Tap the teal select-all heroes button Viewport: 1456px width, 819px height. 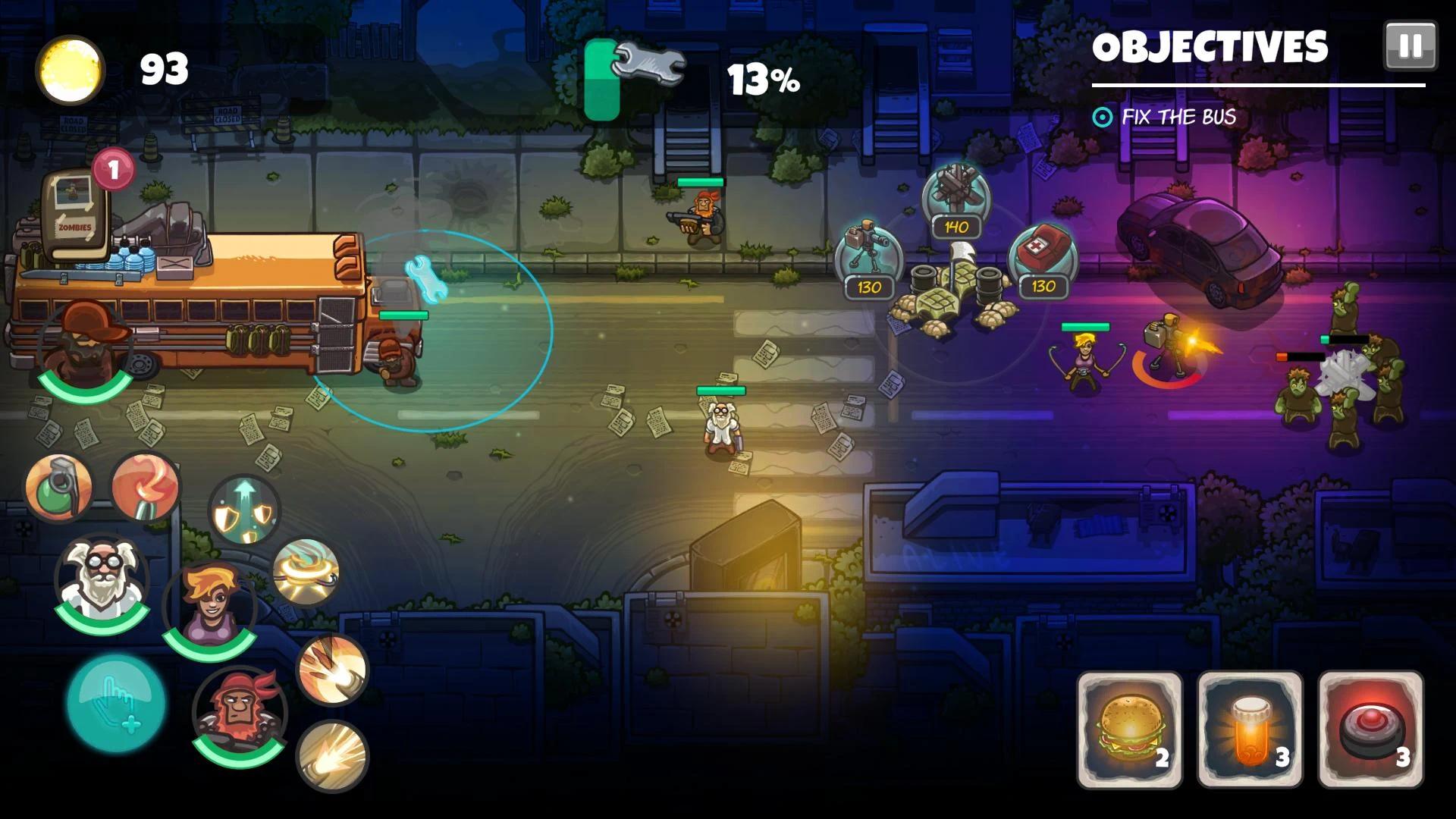pyautogui.click(x=116, y=703)
